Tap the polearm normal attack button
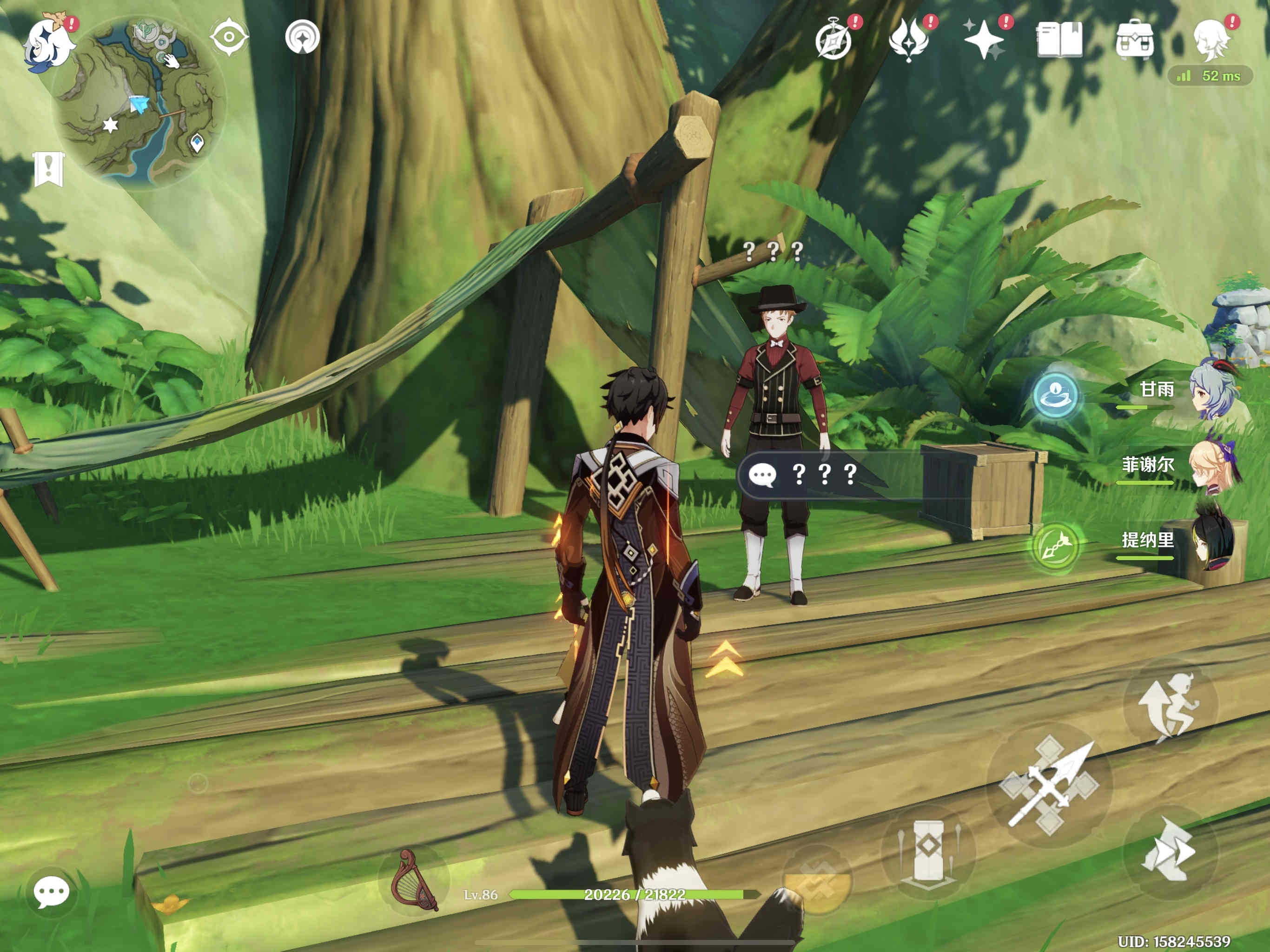Screen dimensions: 1270x952 click(x=1050, y=785)
